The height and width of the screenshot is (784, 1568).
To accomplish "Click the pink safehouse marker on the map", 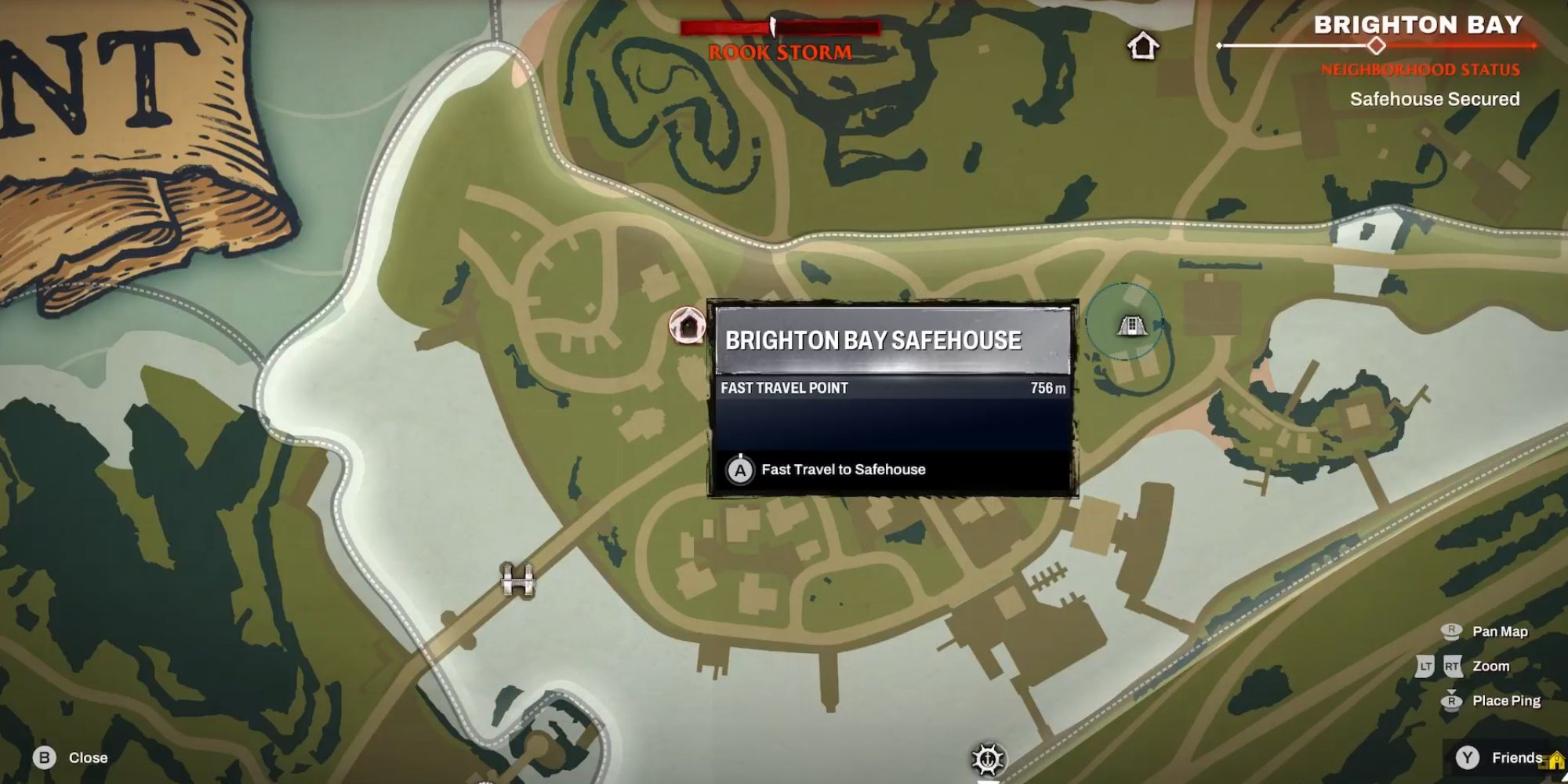I will pyautogui.click(x=686, y=324).
